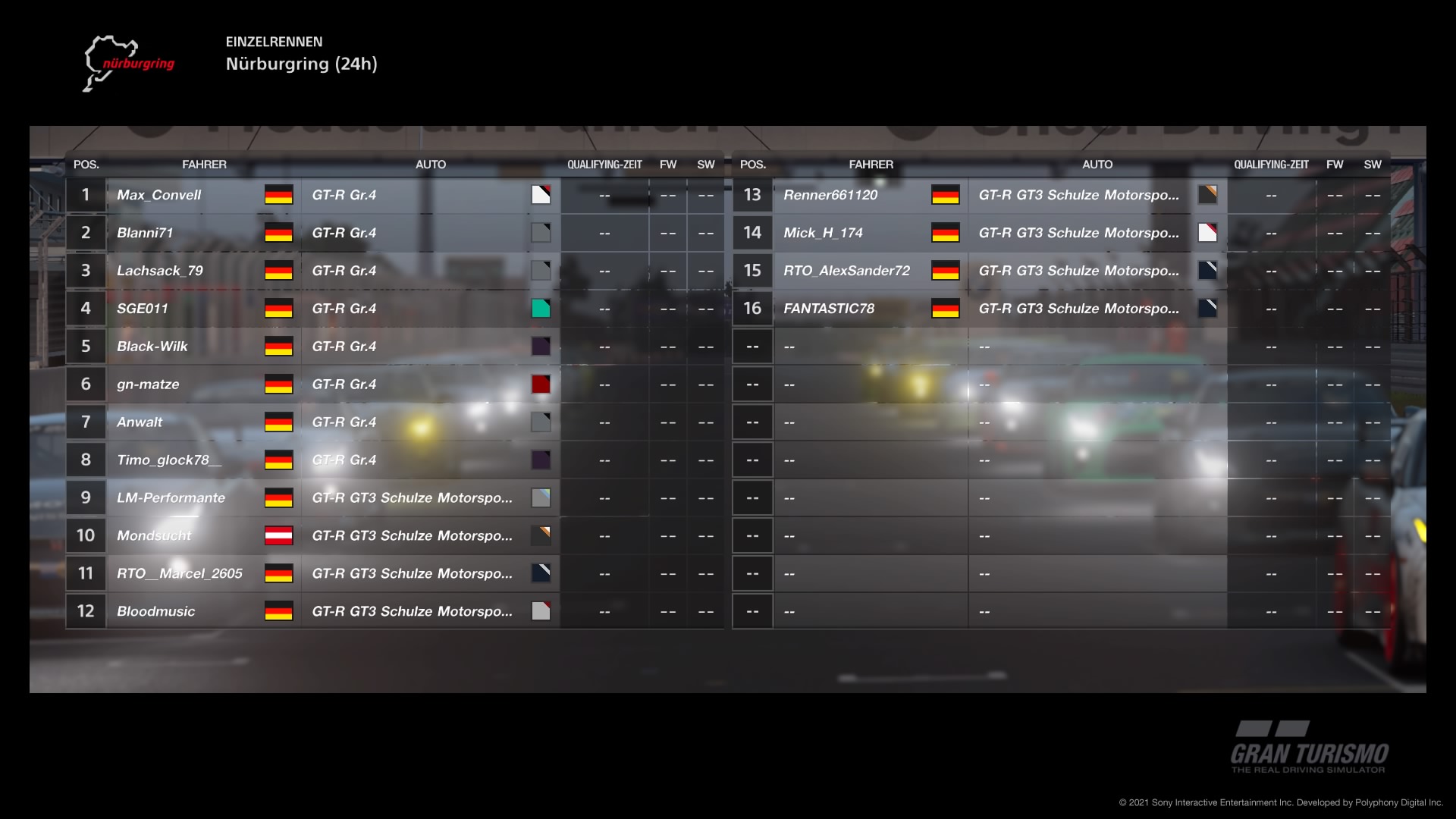Click the driver name Timo_glock78__

[x=170, y=460]
